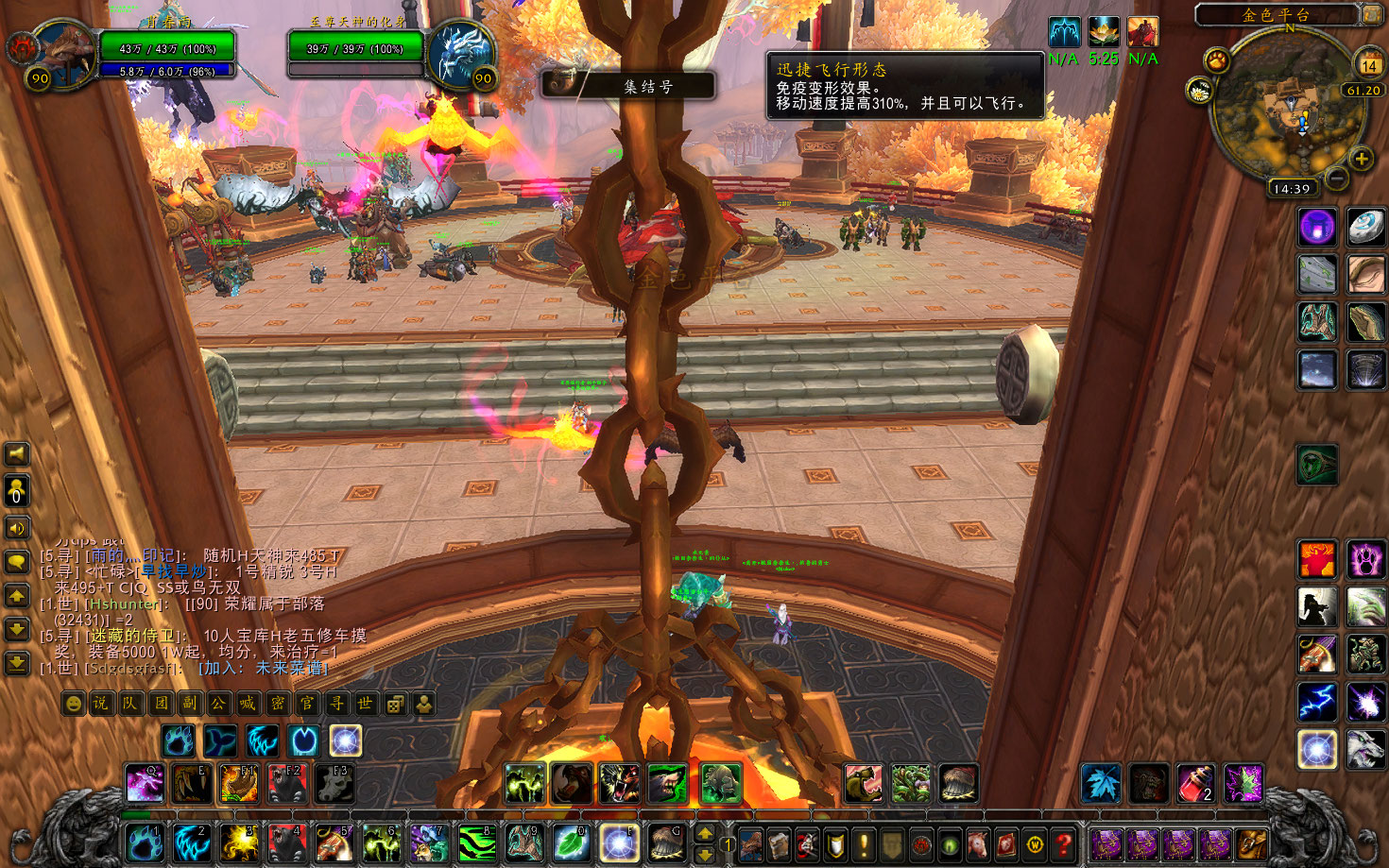Screen dimensions: 1389x868
Task: Cast the blue lightning bolt spell
Action: [1316, 702]
